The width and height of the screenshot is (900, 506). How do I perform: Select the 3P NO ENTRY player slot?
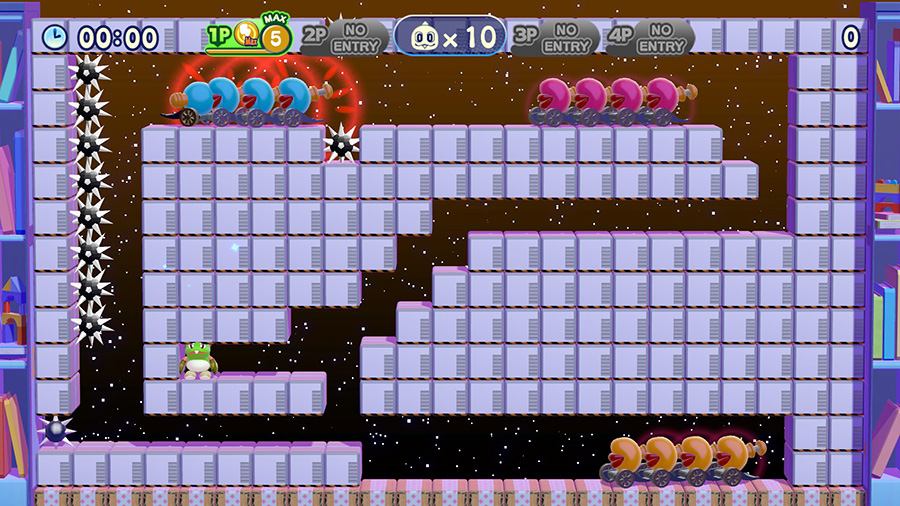point(555,37)
